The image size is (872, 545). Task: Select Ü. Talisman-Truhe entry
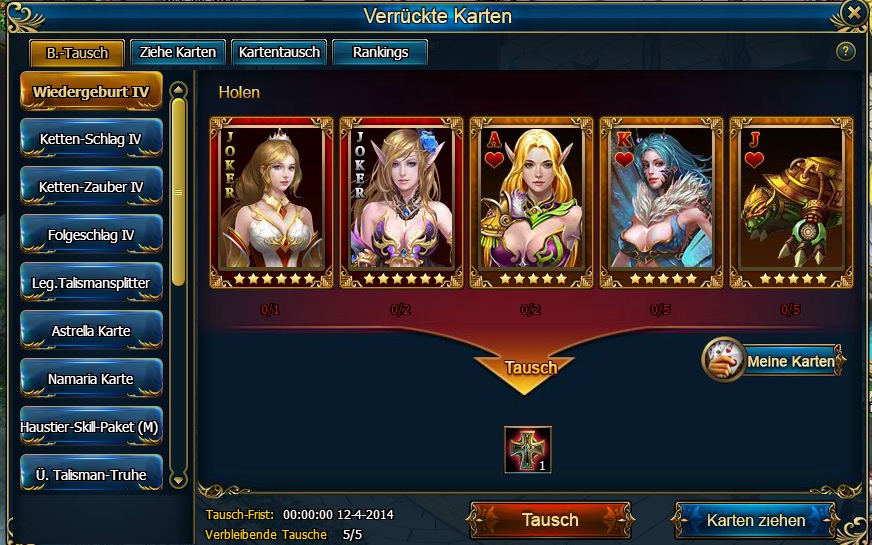coord(91,475)
